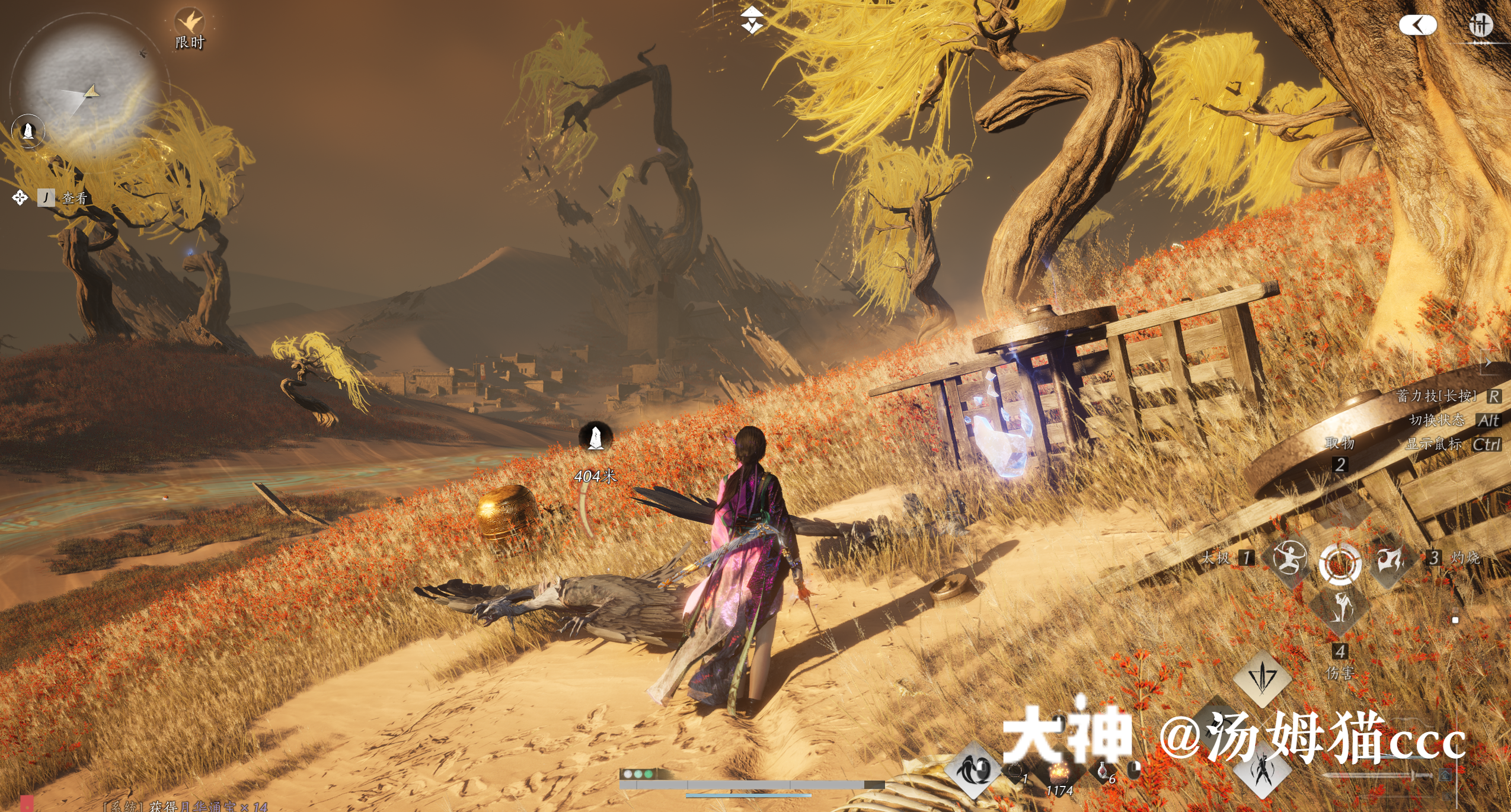Click the 404米 stone waypoint marker
1511x812 pixels.
click(595, 437)
